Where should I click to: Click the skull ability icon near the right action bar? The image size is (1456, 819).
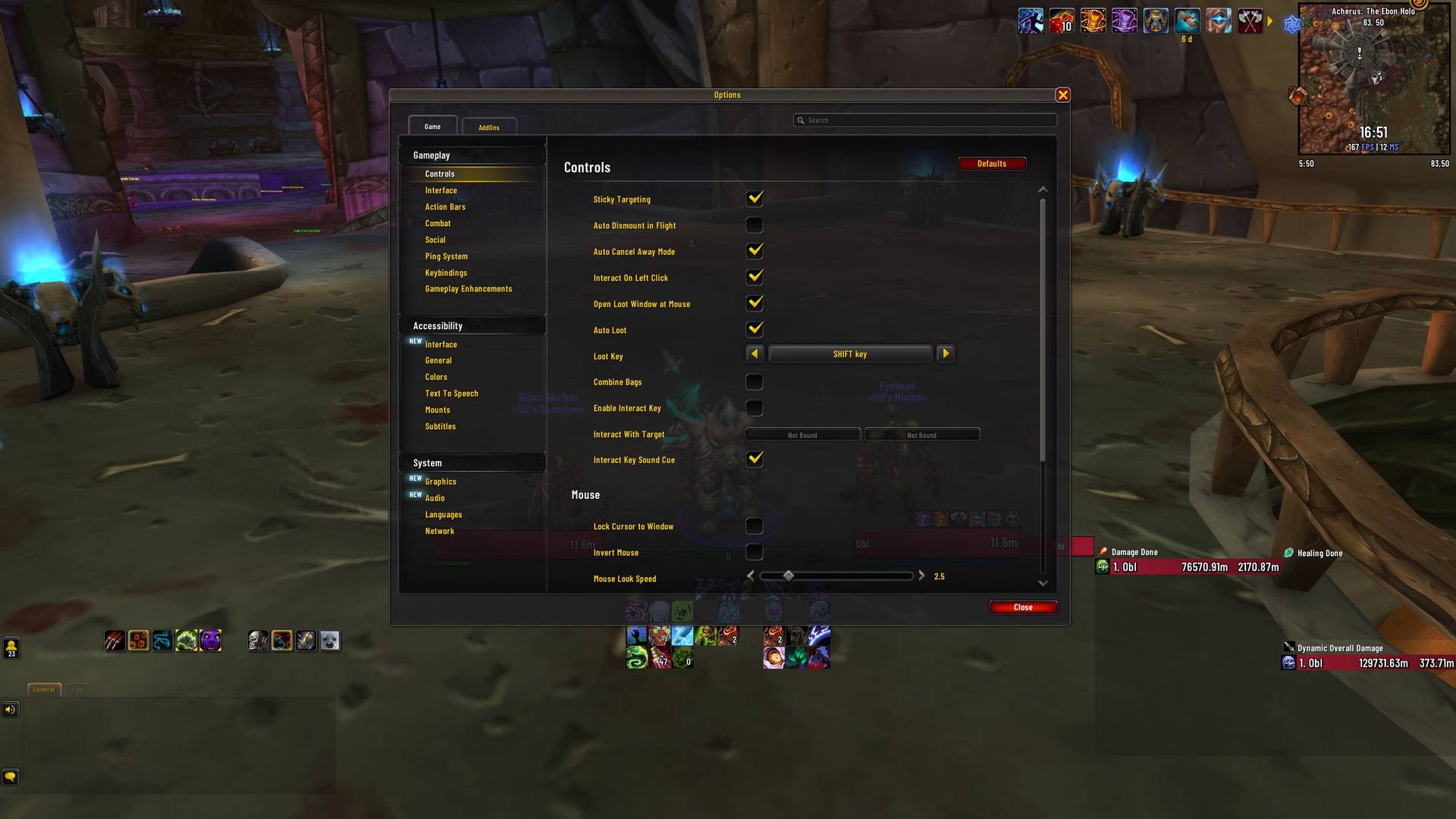coord(258,641)
